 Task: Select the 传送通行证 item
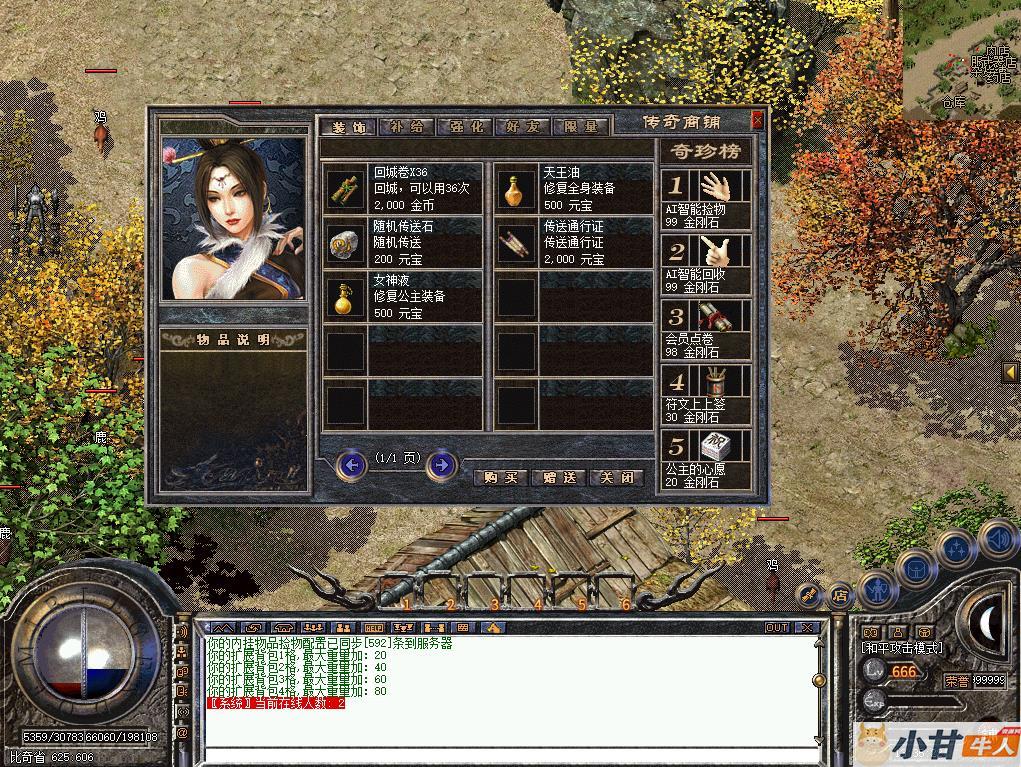[516, 242]
